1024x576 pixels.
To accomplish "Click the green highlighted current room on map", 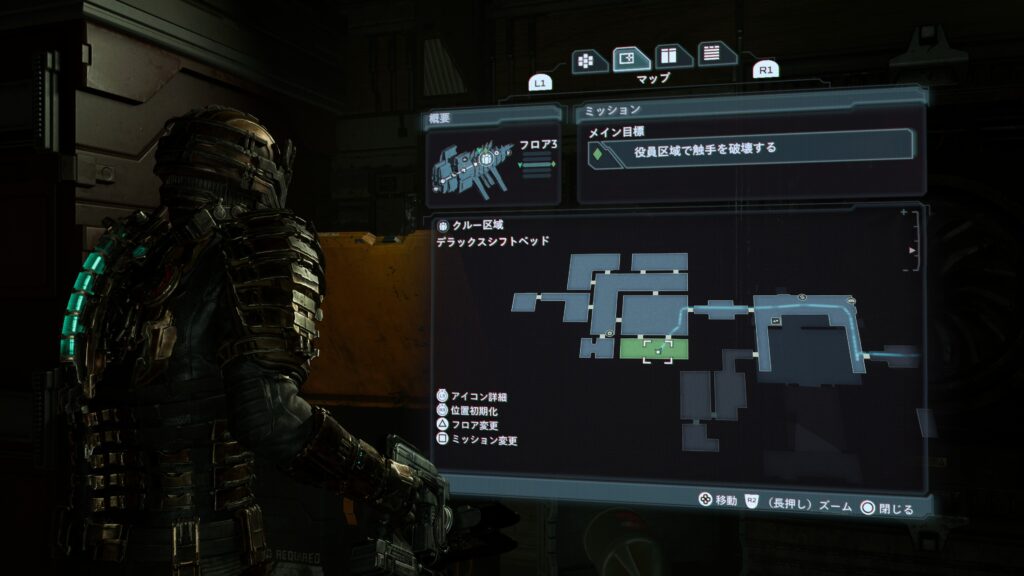I will coord(654,348).
